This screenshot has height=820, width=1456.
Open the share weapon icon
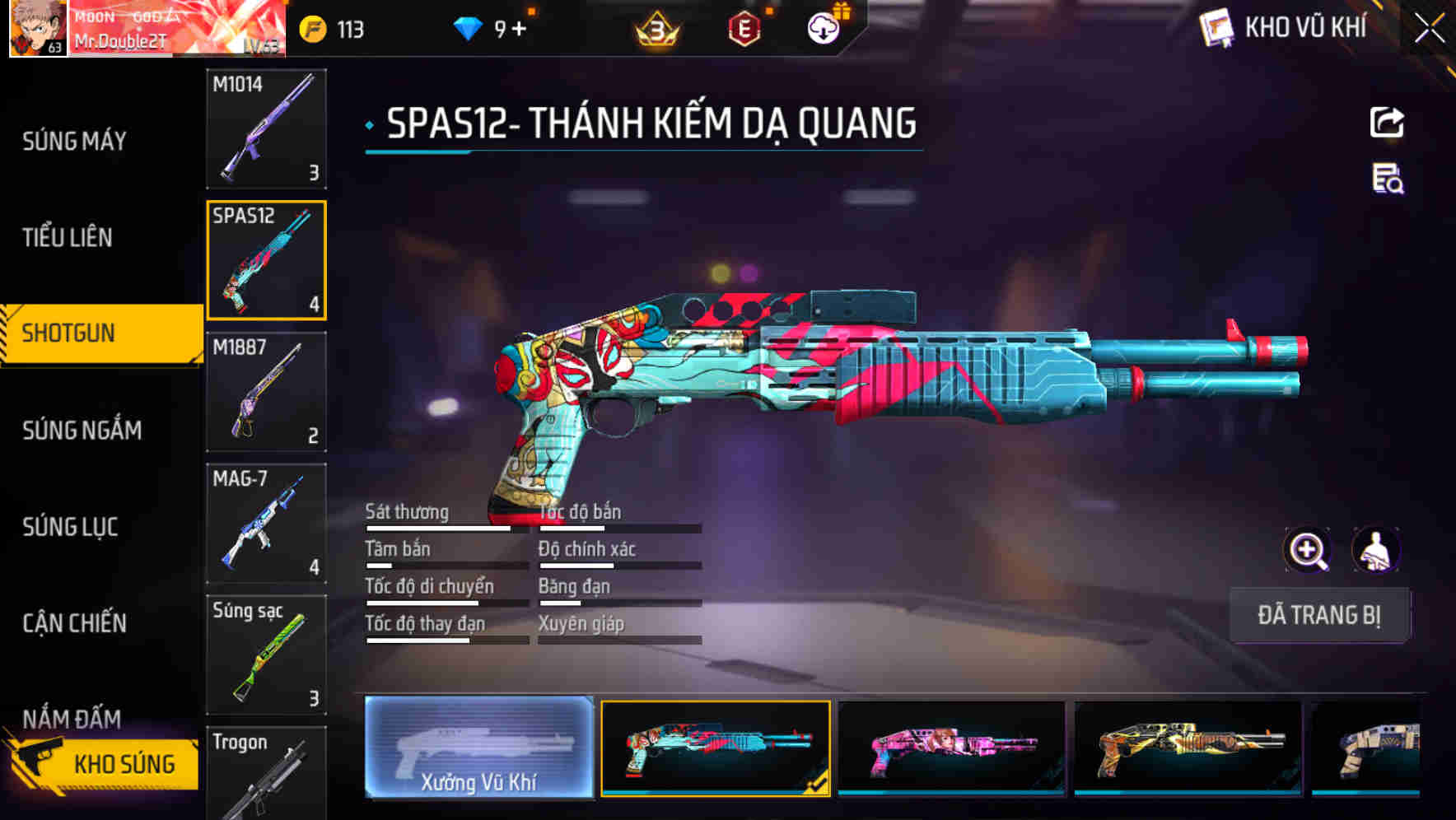click(x=1388, y=122)
